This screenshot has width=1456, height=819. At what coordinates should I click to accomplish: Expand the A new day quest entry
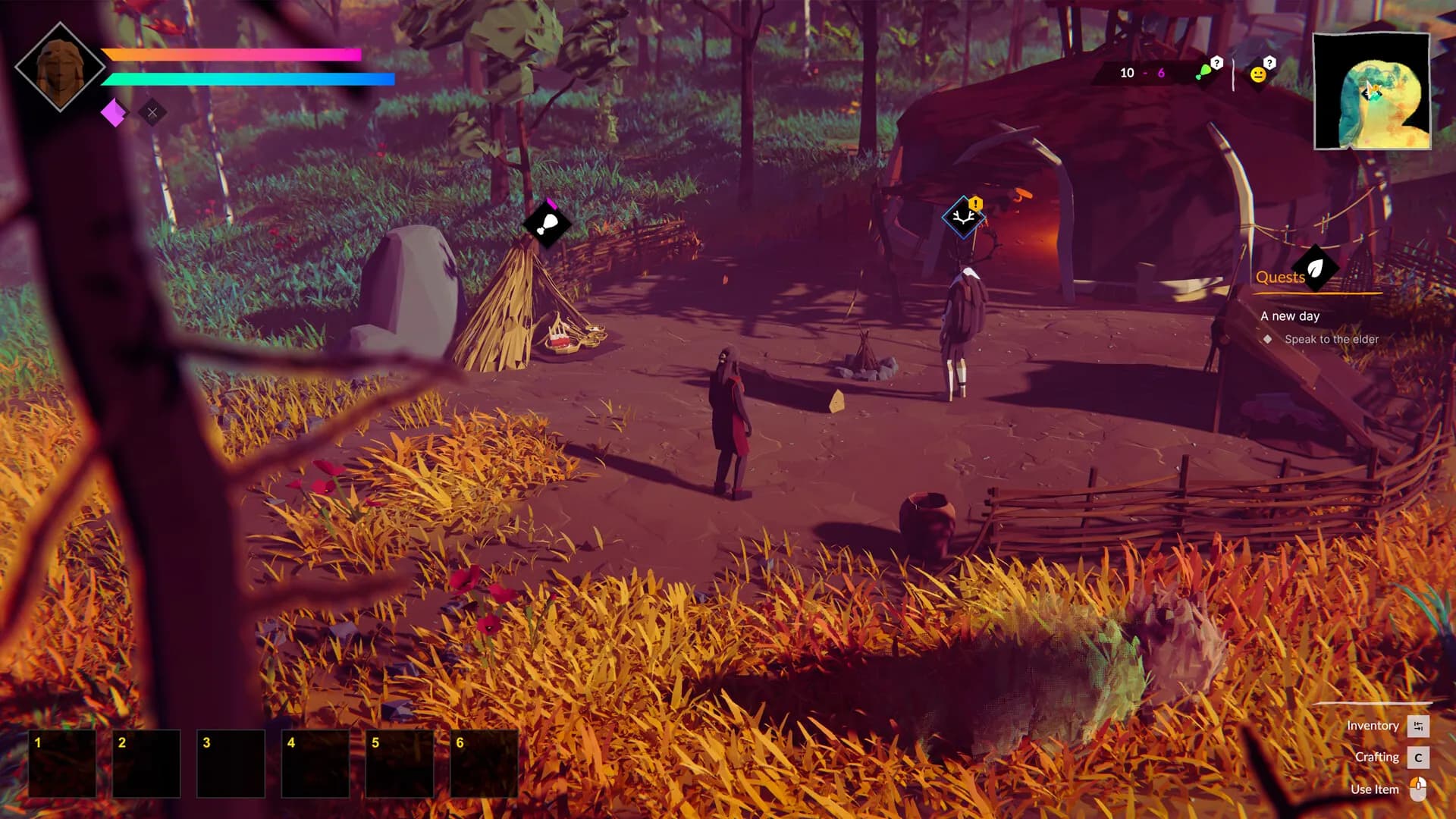(x=1289, y=316)
